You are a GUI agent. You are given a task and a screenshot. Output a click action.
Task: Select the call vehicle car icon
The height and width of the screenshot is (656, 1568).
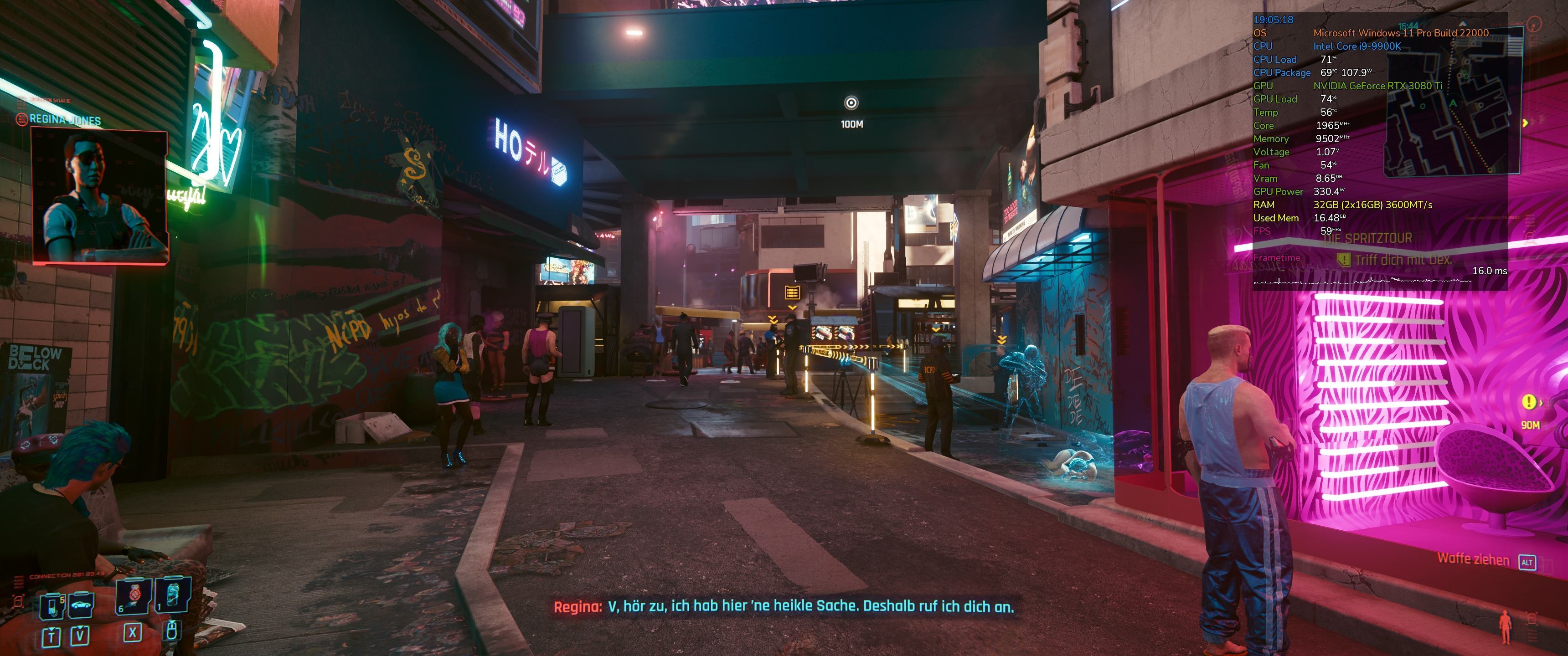[x=81, y=605]
